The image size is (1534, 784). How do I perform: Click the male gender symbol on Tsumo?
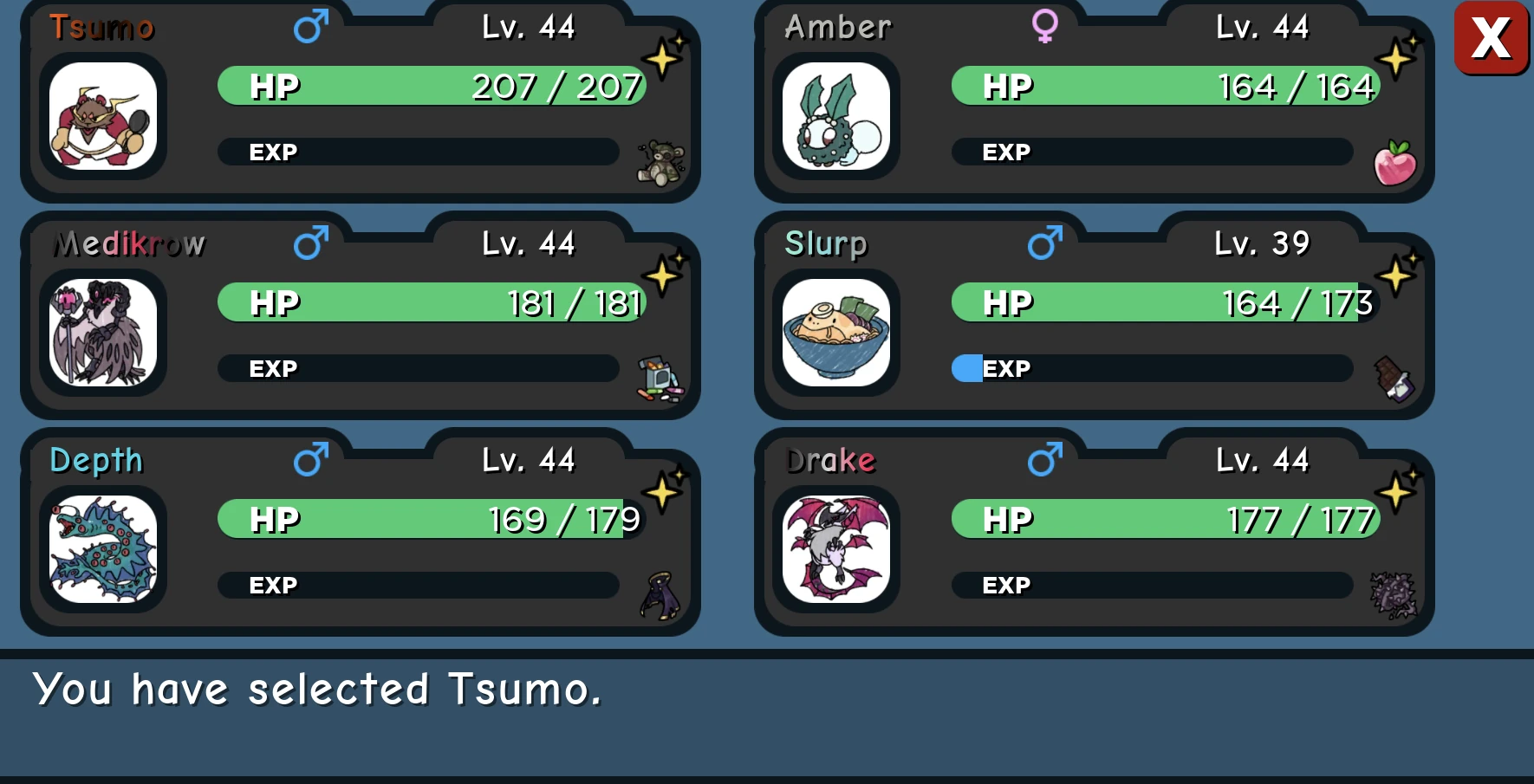pyautogui.click(x=310, y=28)
